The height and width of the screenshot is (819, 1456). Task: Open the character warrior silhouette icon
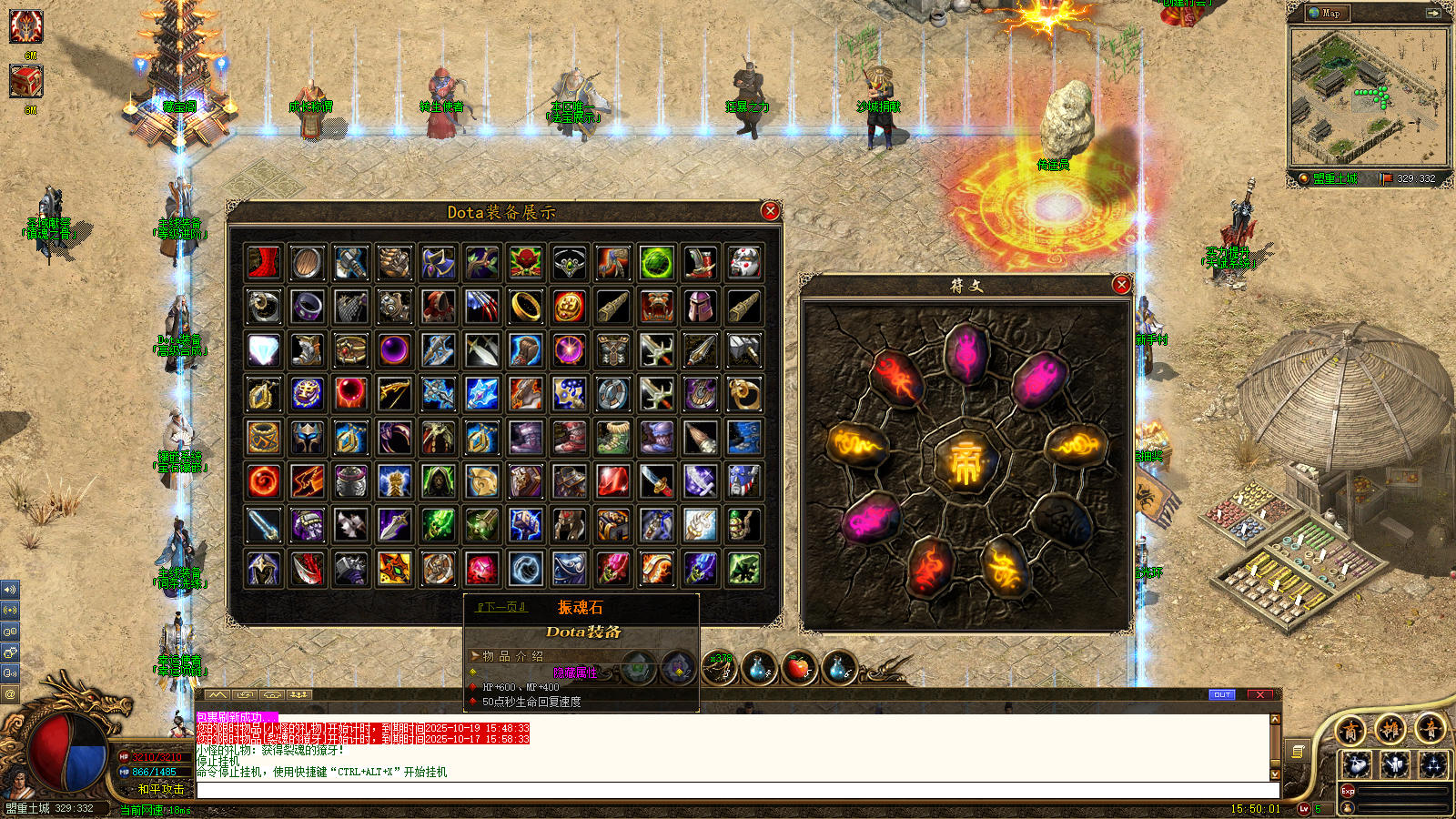1395,764
